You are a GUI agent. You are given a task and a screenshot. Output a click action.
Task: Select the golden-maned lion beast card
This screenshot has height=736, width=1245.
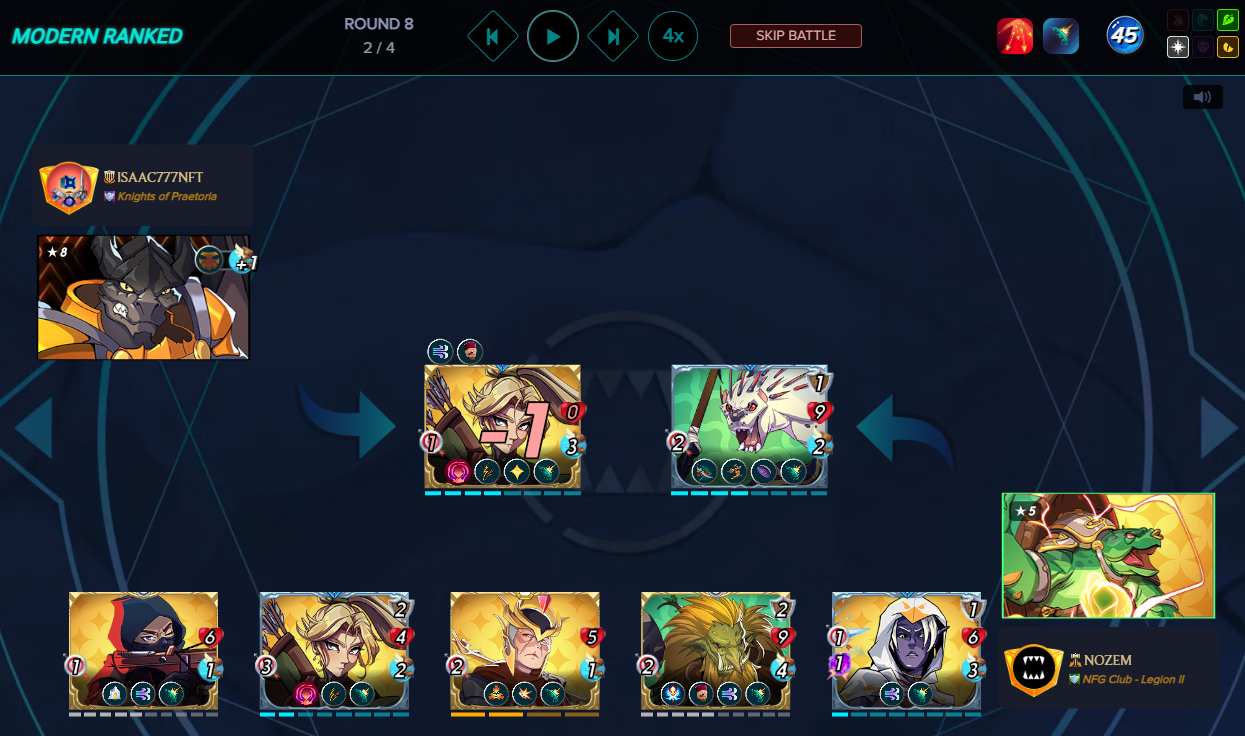click(x=715, y=652)
